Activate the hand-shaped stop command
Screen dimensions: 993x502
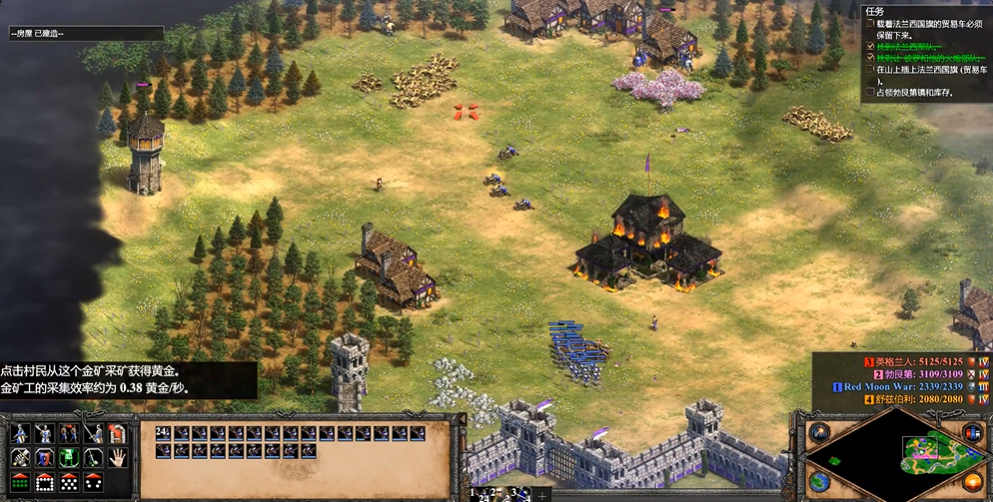(118, 459)
